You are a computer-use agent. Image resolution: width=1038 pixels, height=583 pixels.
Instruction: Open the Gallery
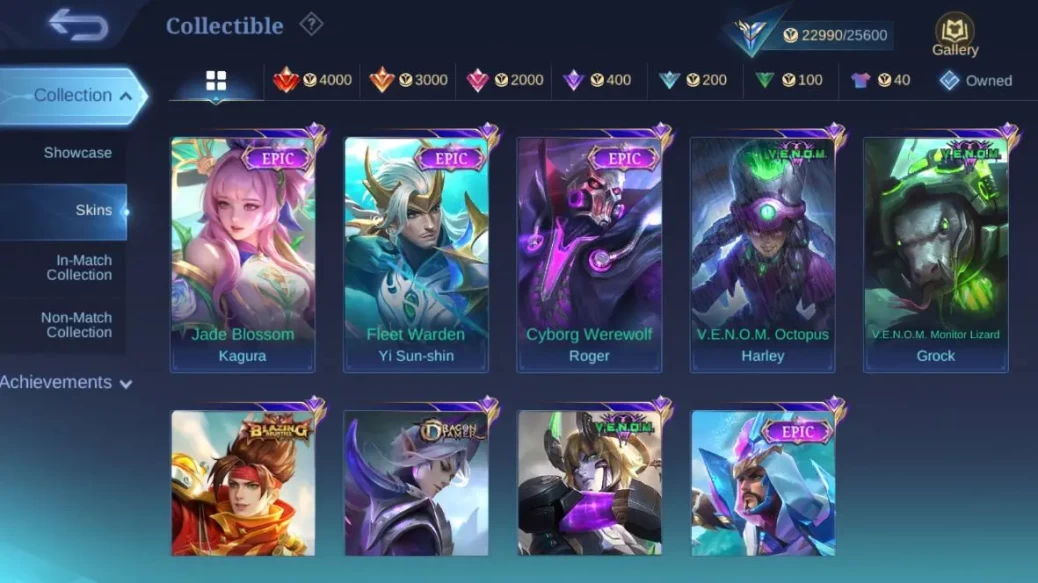click(x=955, y=35)
